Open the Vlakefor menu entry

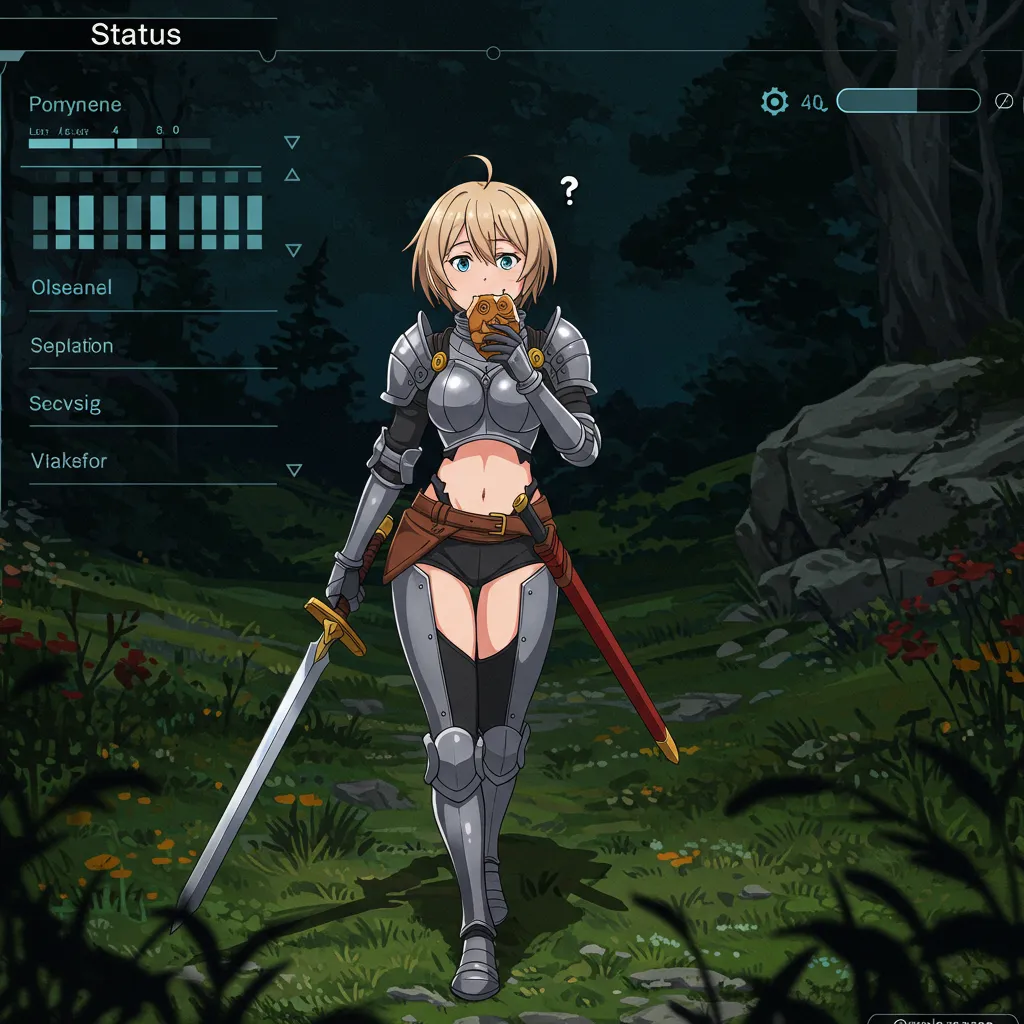(68, 462)
